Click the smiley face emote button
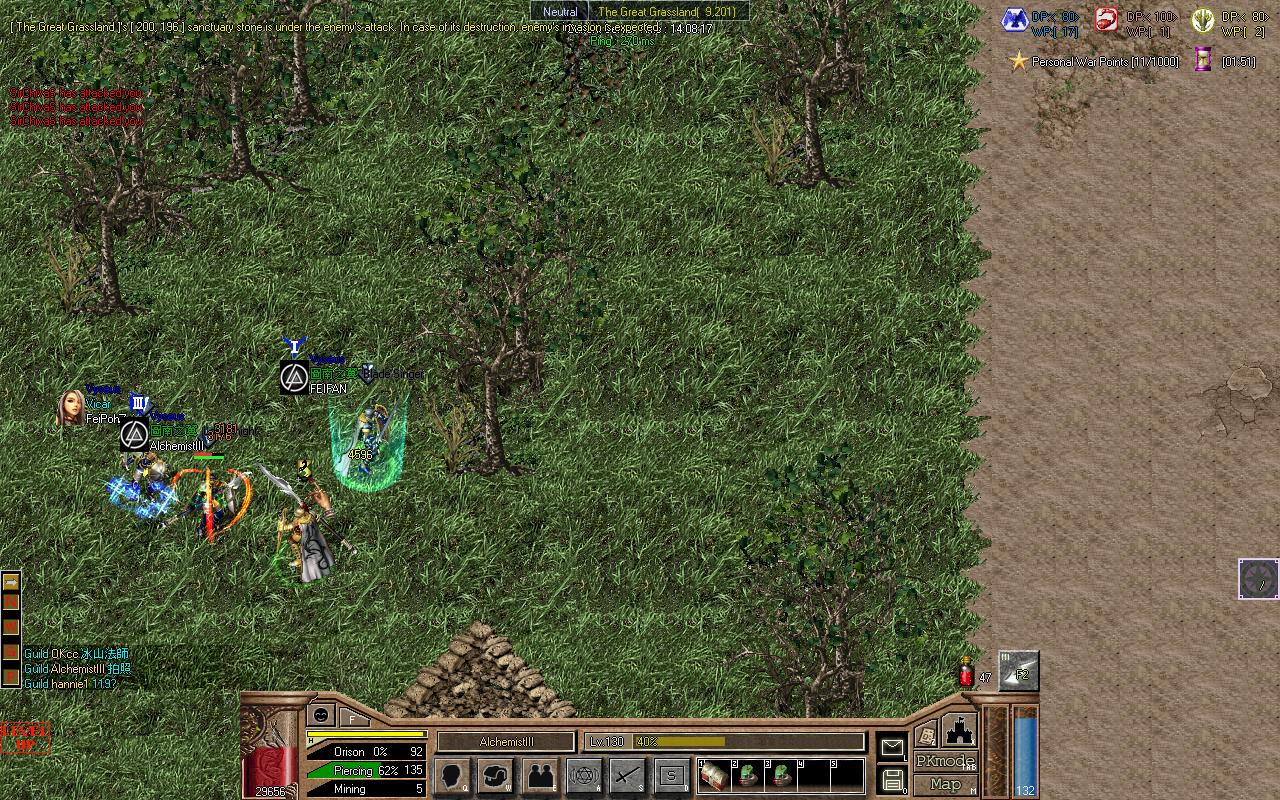The width and height of the screenshot is (1280, 800). pyautogui.click(x=321, y=714)
